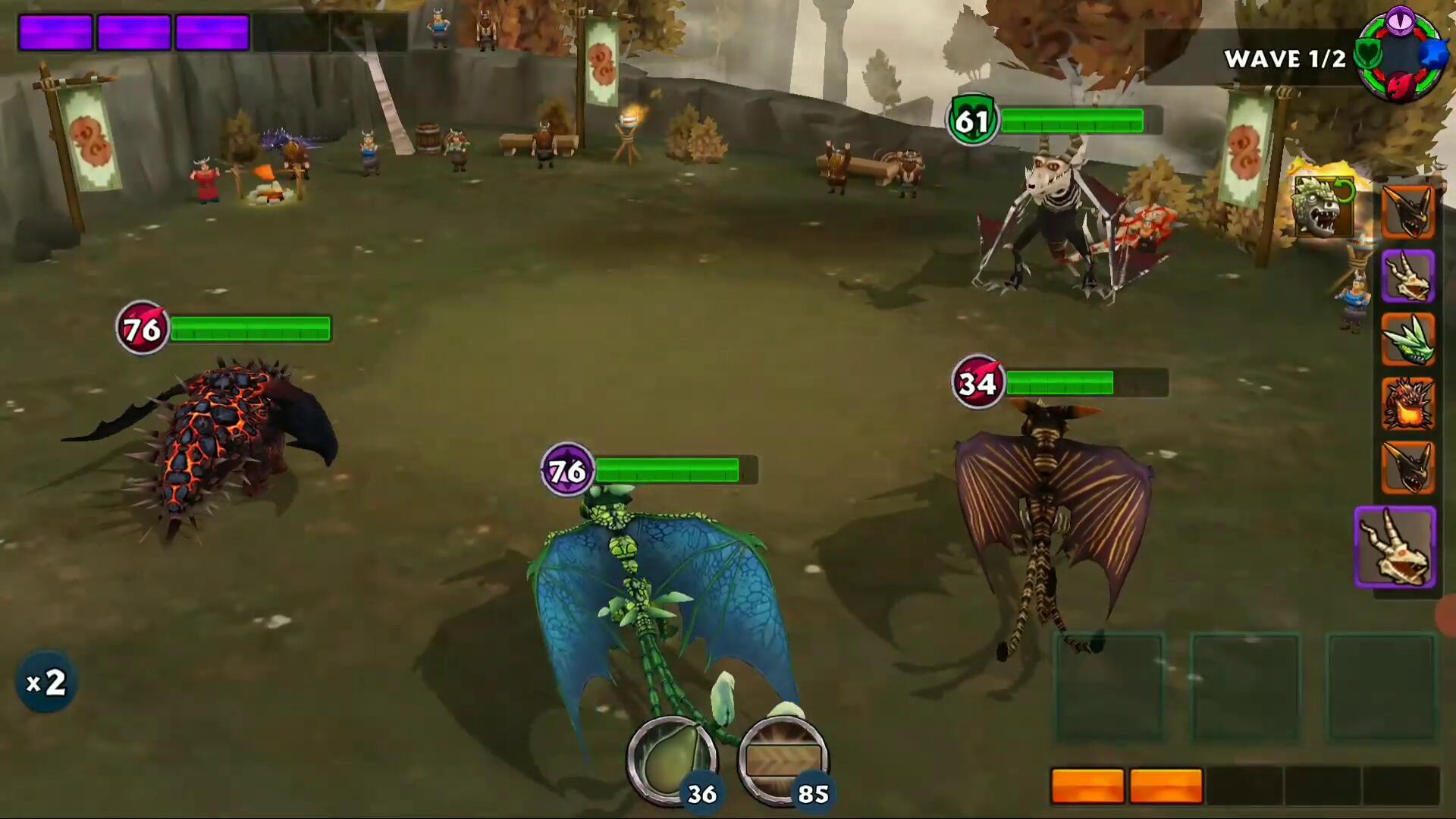Use the green pear item

point(671,759)
